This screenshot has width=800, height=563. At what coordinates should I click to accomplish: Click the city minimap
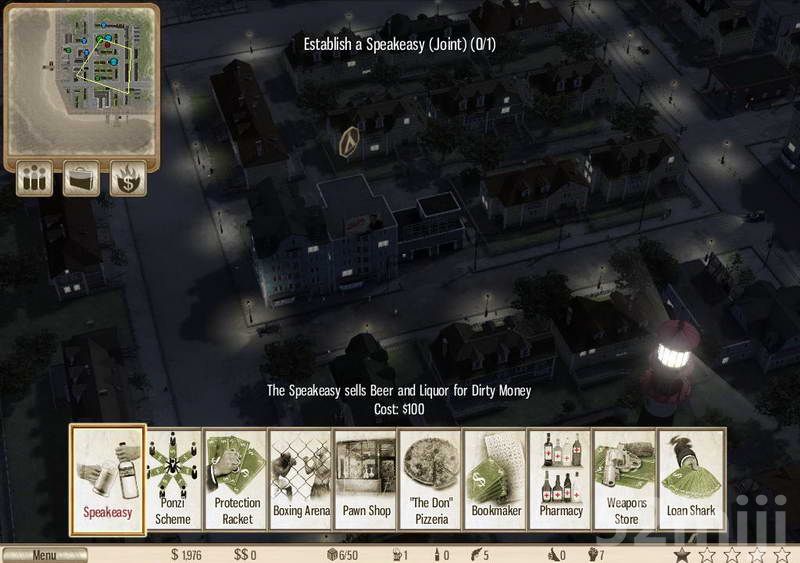pyautogui.click(x=82, y=76)
